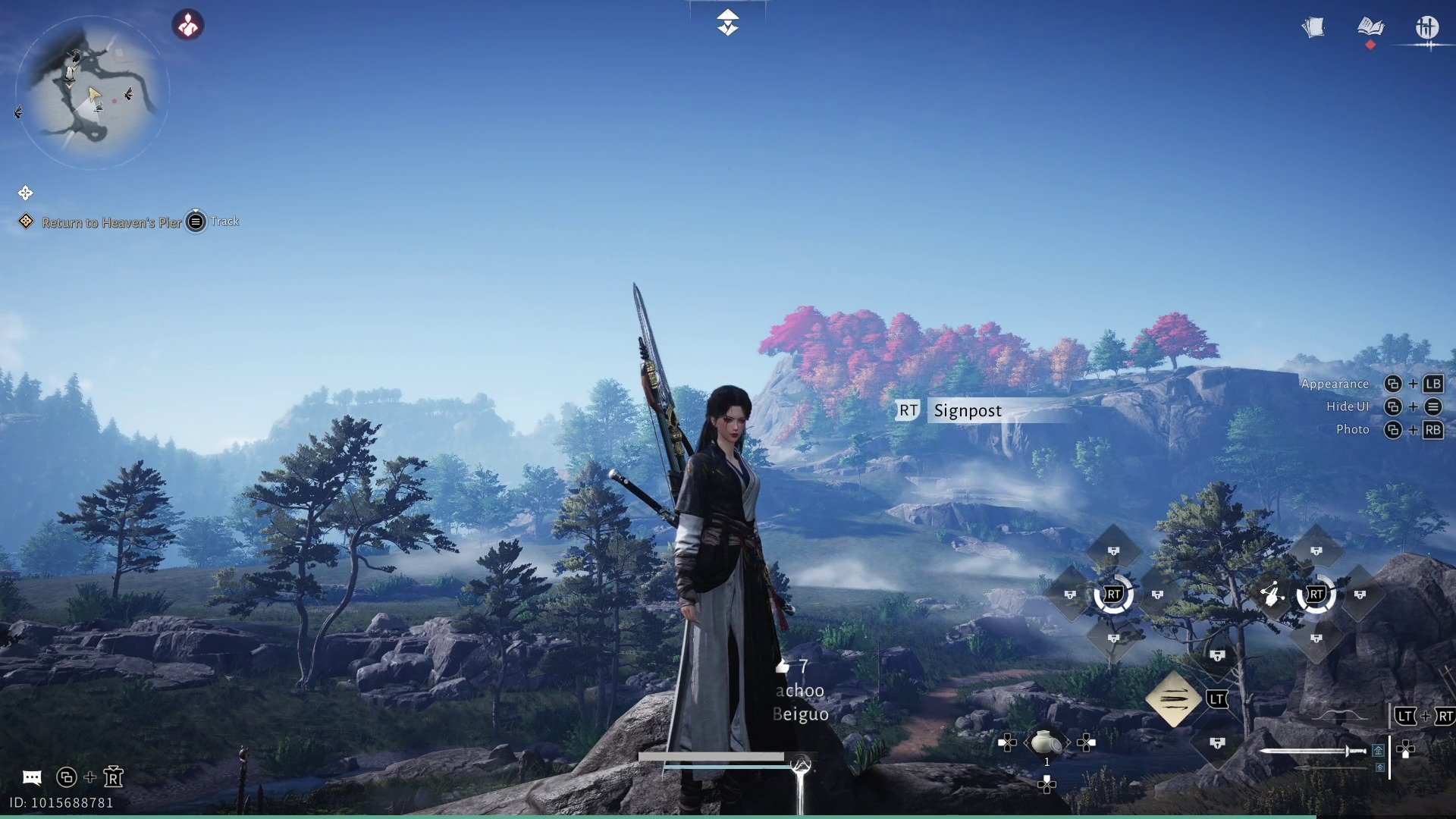Open the circular minimap
This screenshot has width=1456, height=819.
(x=91, y=91)
